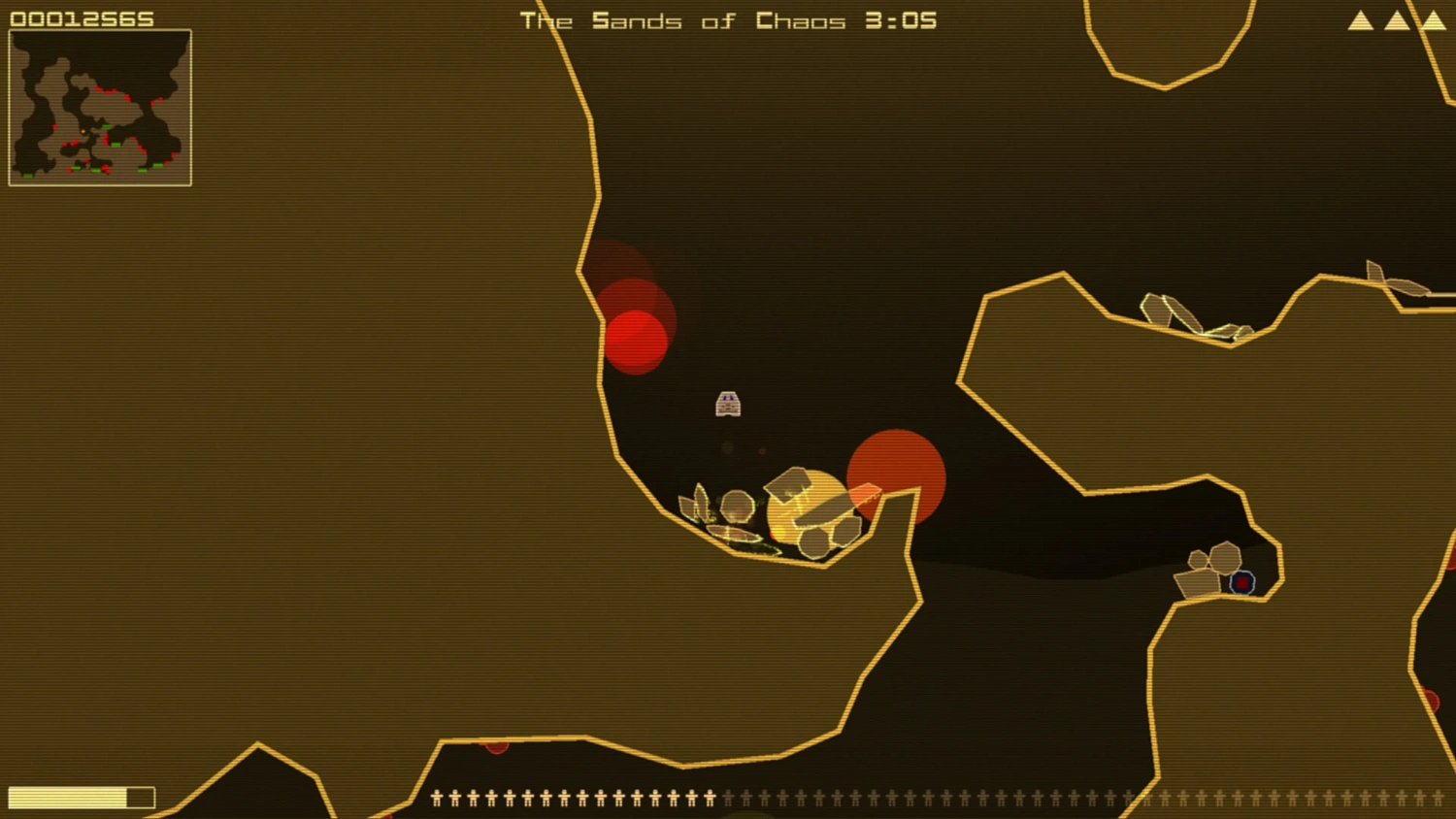Click the orange player marker on the minimap

(x=83, y=131)
